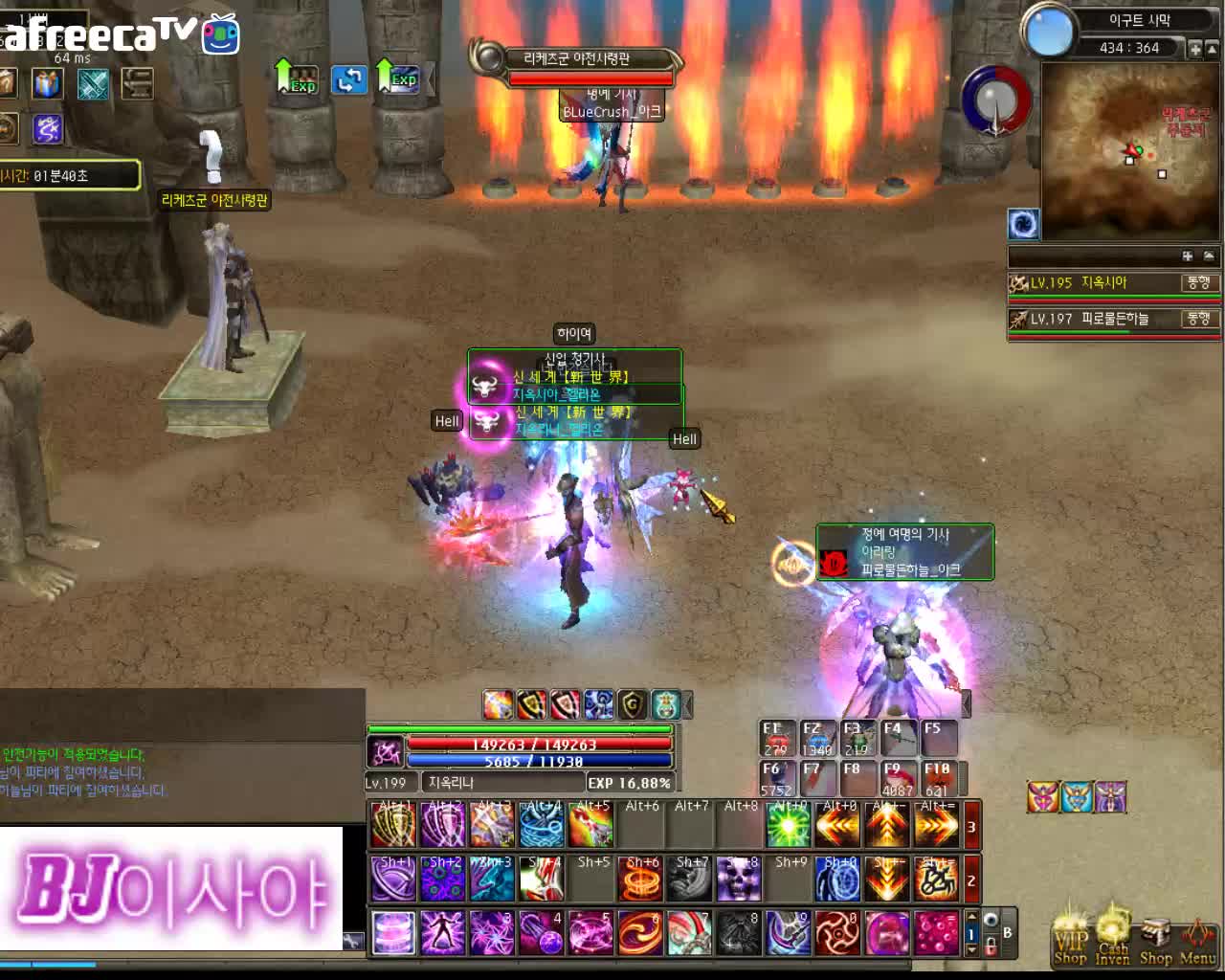Click the follow button for party member 지옥시아
Screen dimensions: 1225x980
click(1198, 283)
